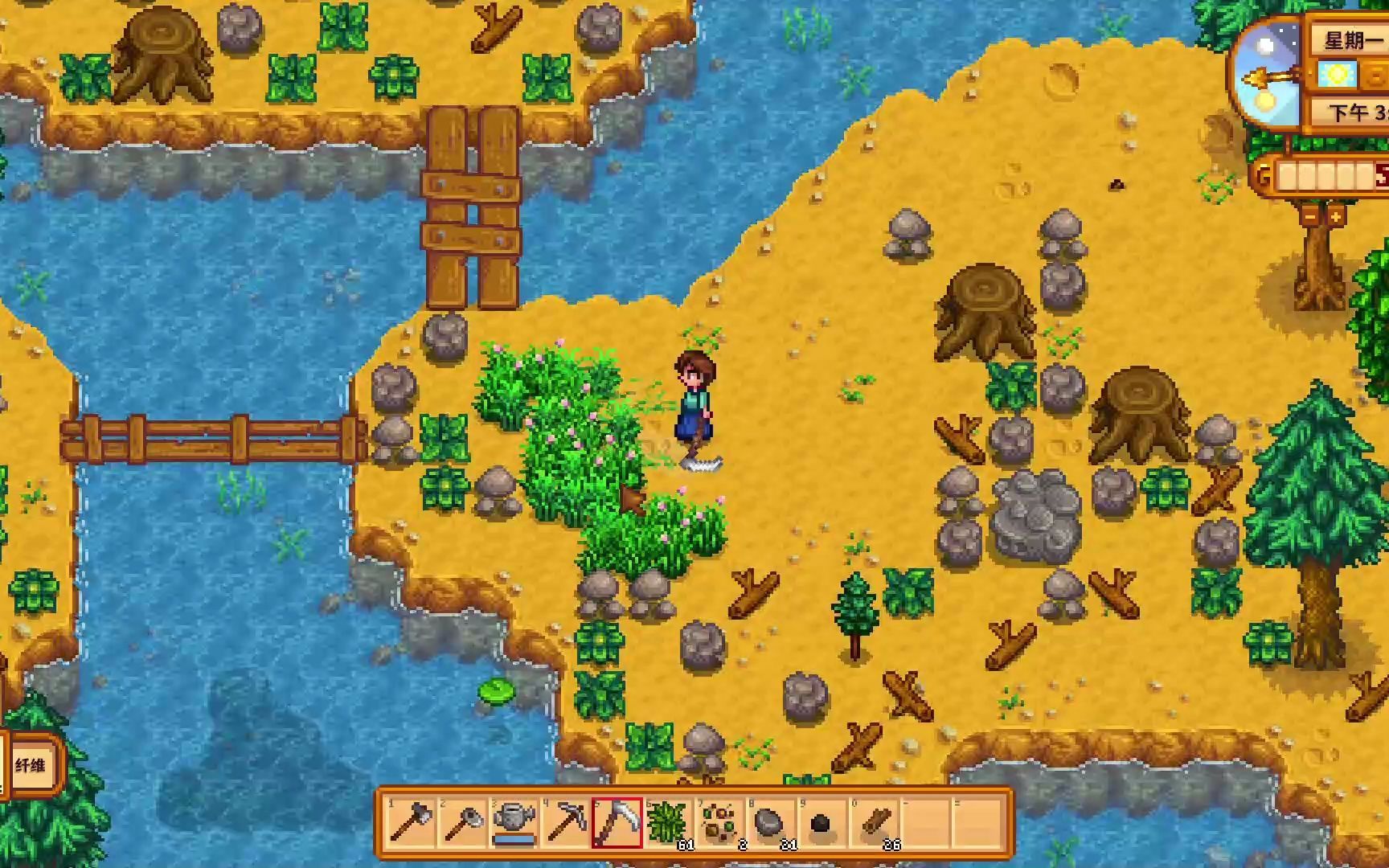Zoom out with the minus button
This screenshot has height=868, width=1389.
click(x=1310, y=215)
